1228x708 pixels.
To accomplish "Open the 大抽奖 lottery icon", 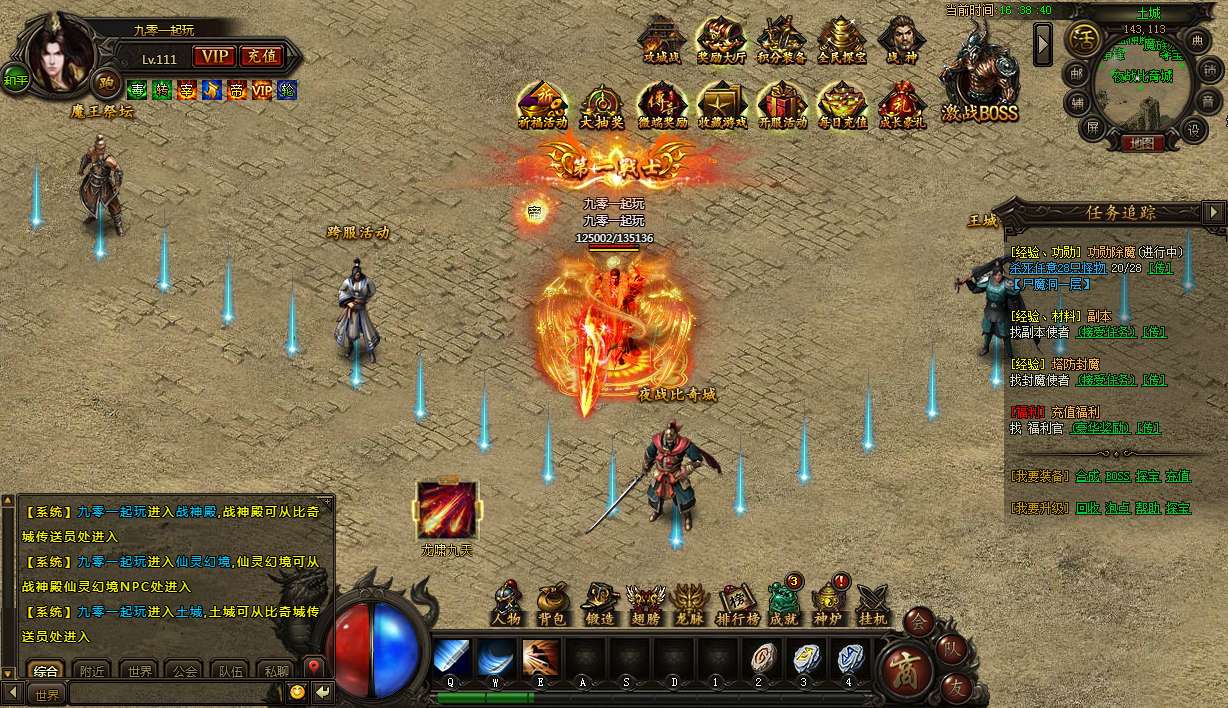I will pos(602,104).
